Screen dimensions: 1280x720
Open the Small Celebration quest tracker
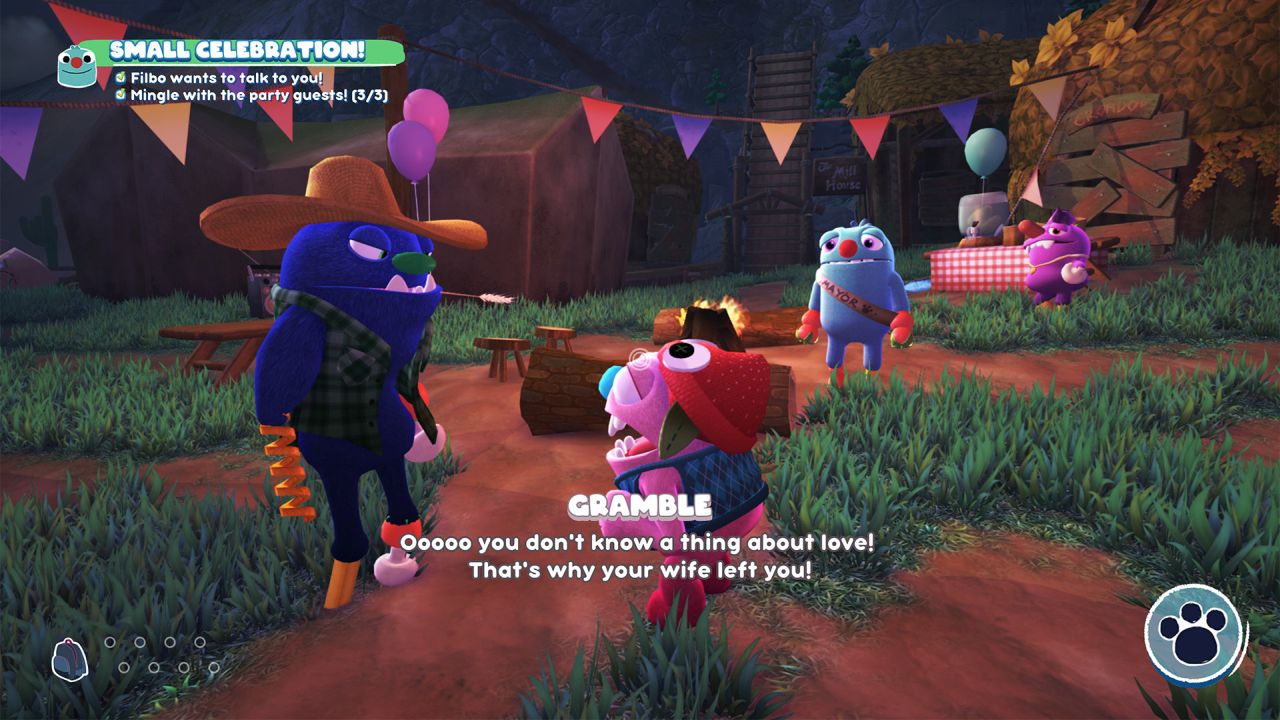coord(236,50)
